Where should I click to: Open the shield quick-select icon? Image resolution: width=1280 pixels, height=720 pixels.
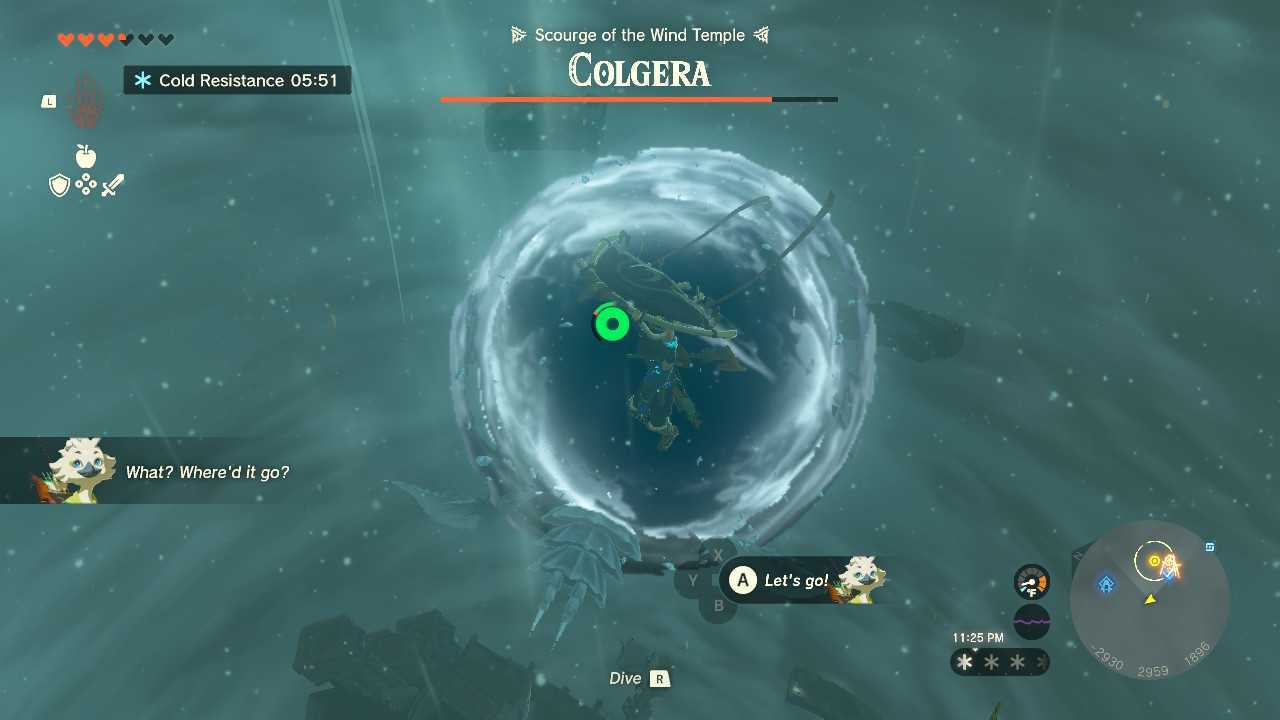click(x=59, y=185)
